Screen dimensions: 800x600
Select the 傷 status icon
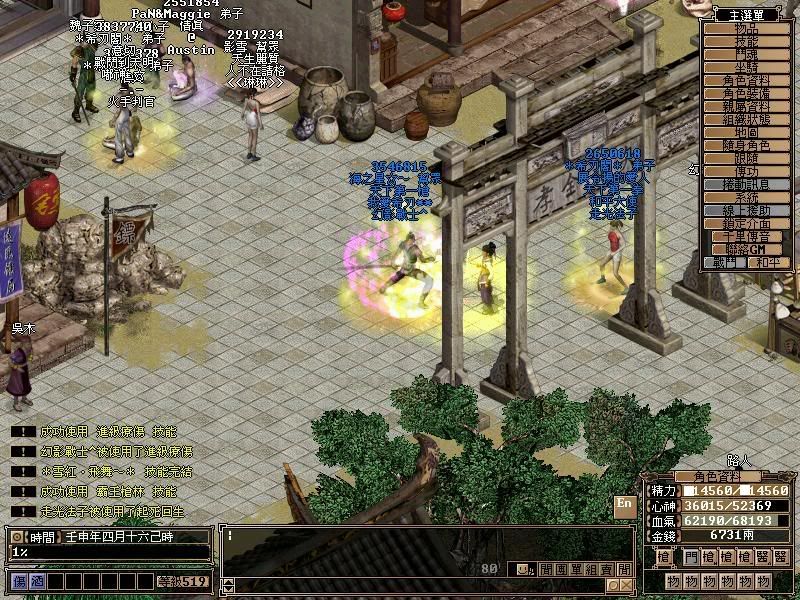19,581
